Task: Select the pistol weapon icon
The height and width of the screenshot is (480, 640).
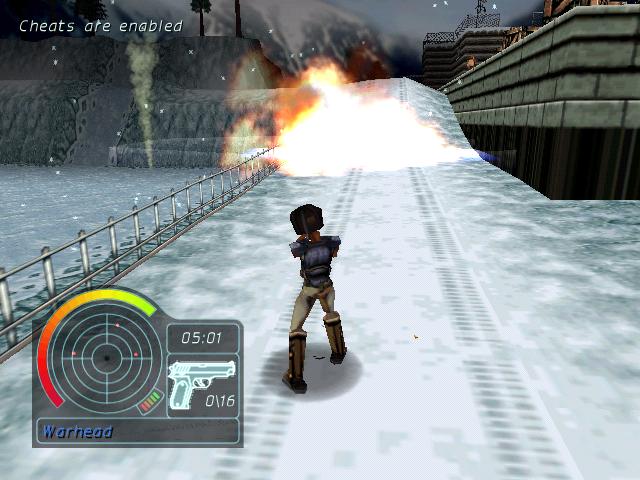Action: click(201, 381)
